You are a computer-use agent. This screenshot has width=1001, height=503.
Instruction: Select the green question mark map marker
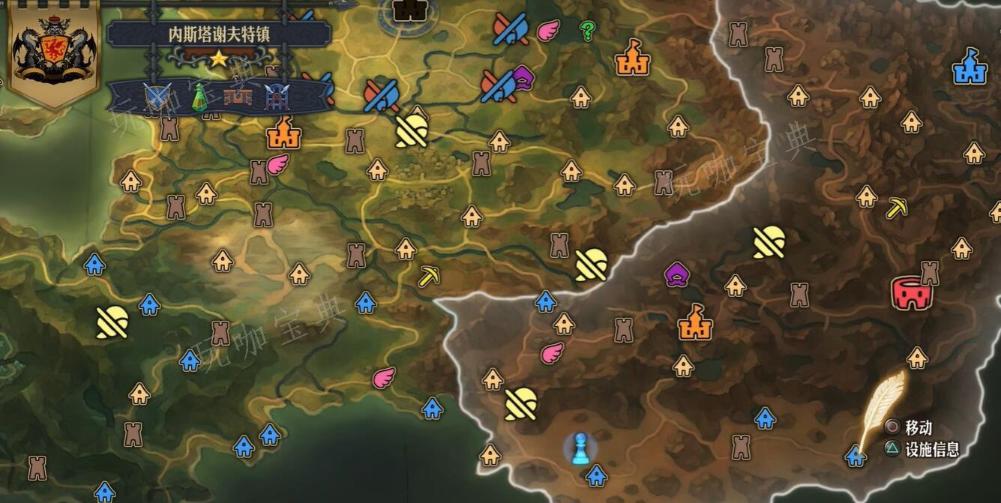tap(587, 31)
